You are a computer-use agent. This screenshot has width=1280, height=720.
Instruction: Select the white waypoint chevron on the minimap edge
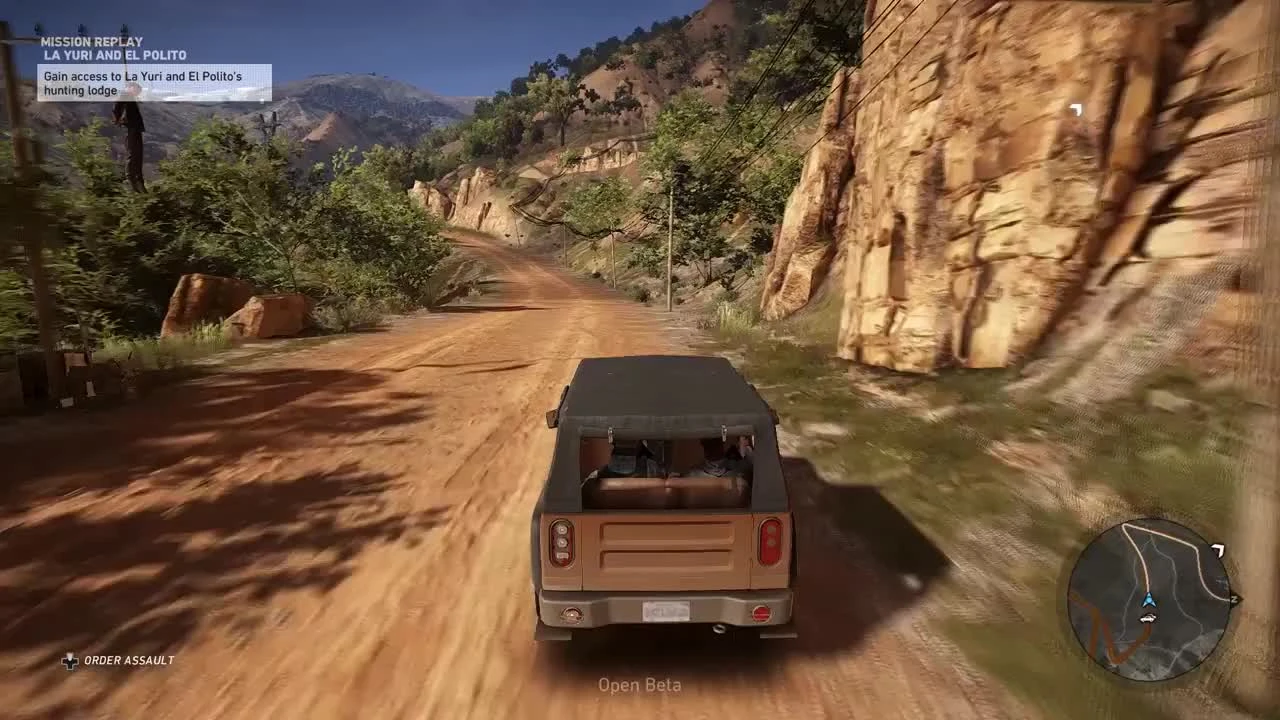click(1217, 549)
